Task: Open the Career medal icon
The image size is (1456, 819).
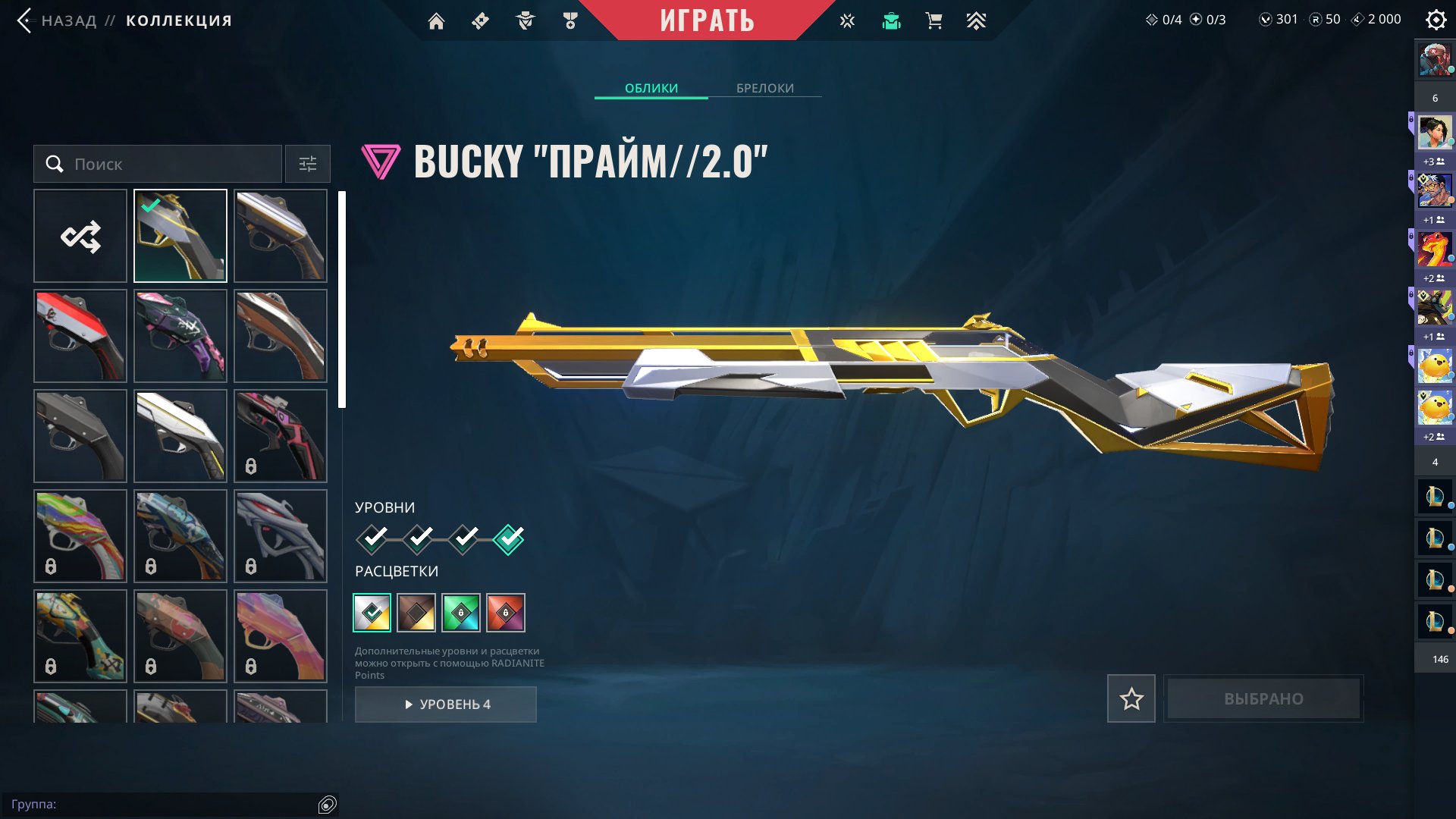Action: 571,20
